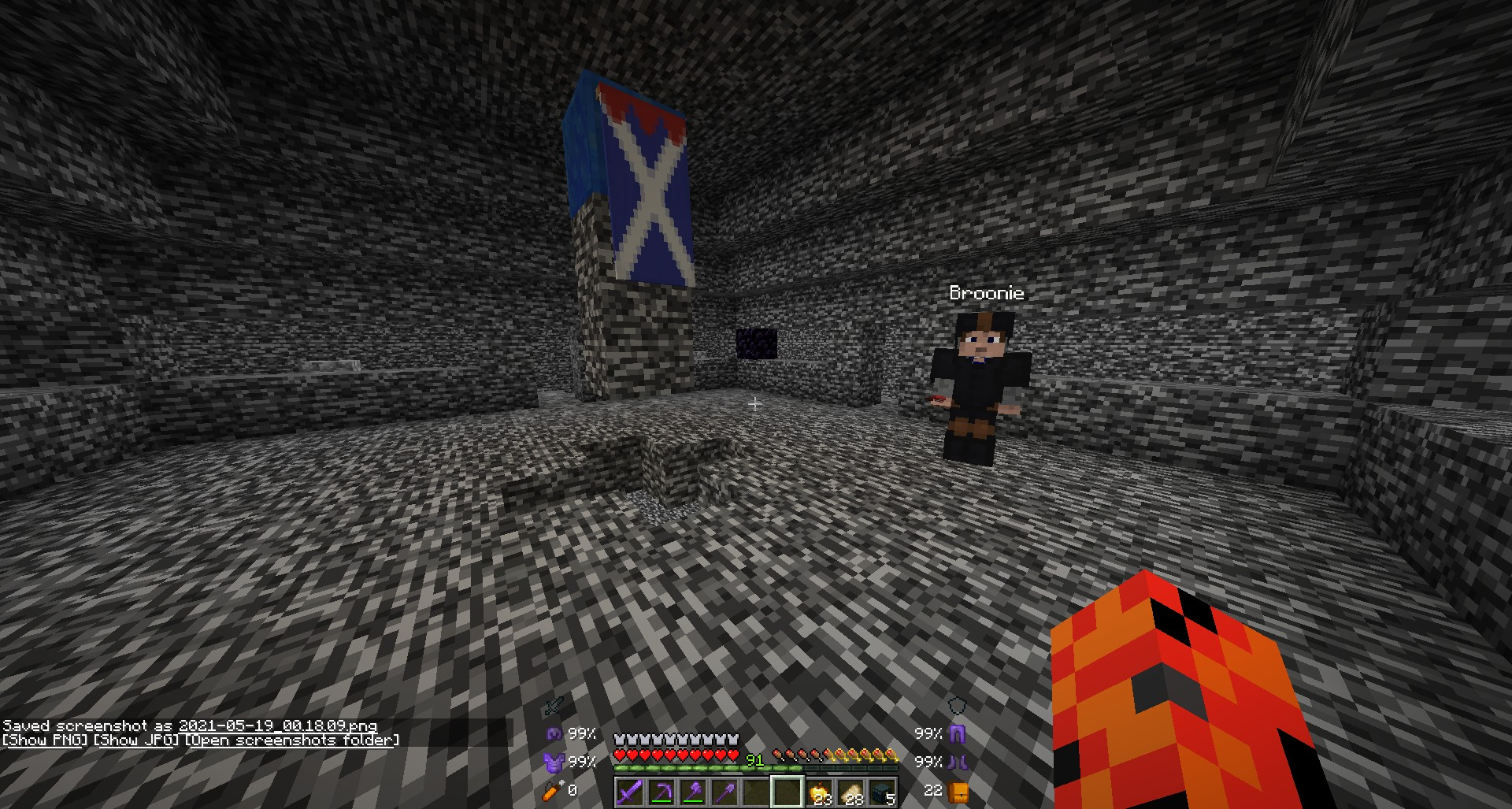1512x809 pixels.
Task: Open screenshots folder from chat
Action: point(292,740)
